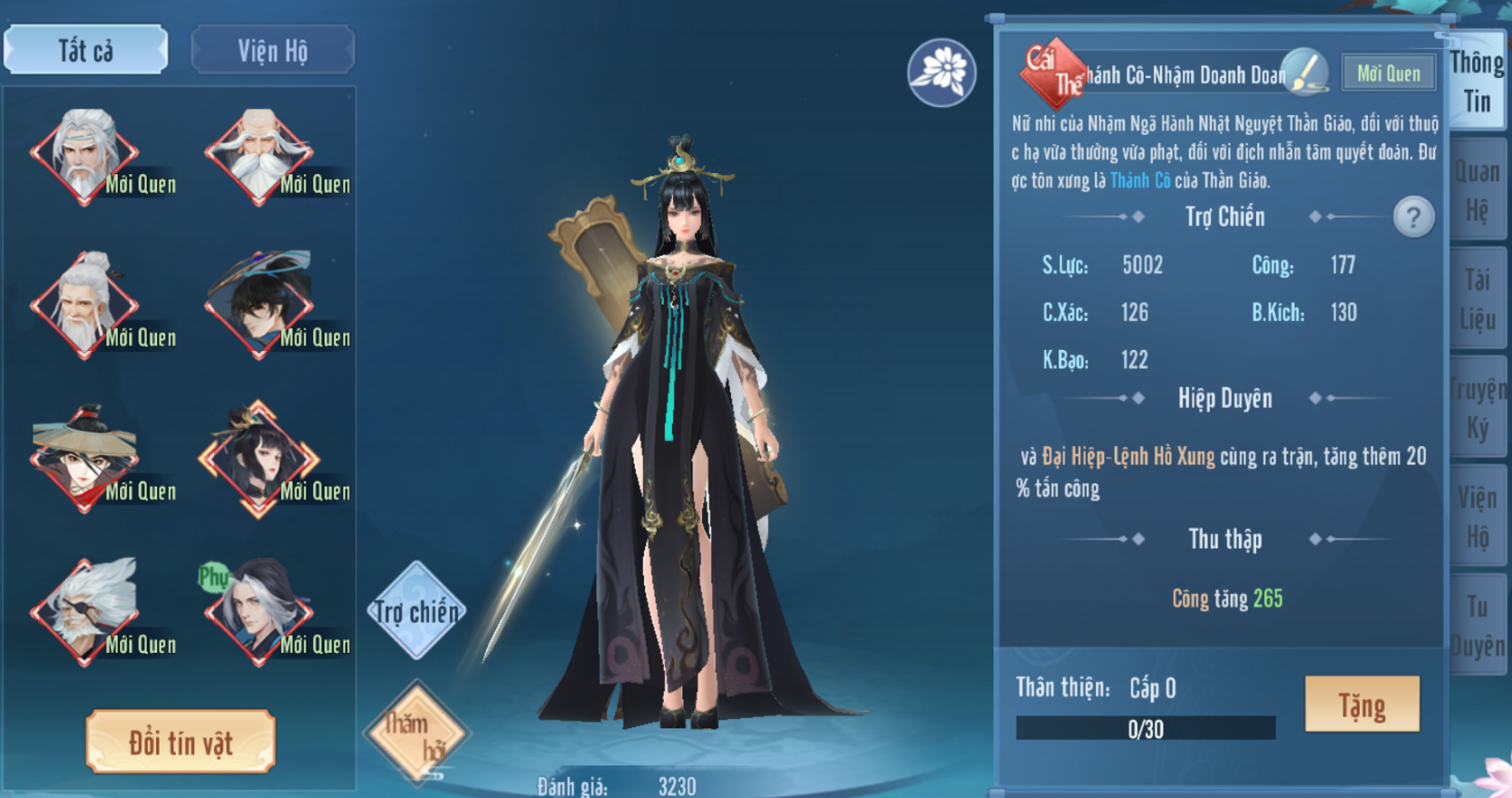Open the Viện Hộ filter tab
Screen dimensions: 1512x798
point(272,50)
